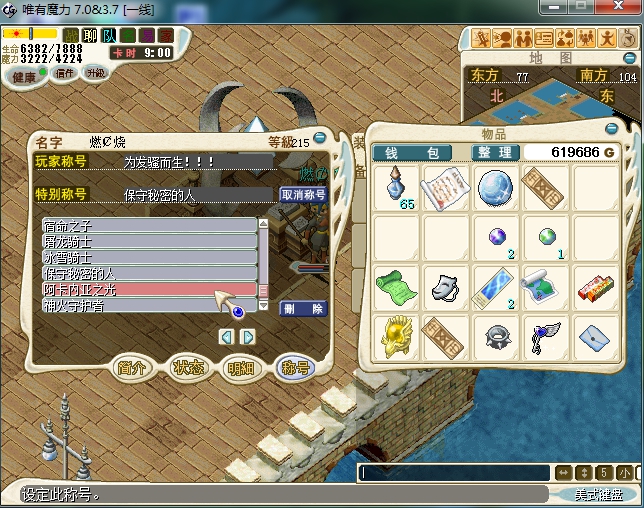The width and height of the screenshot is (644, 508).
Task: Select the crystal ball item slot
Action: point(496,188)
